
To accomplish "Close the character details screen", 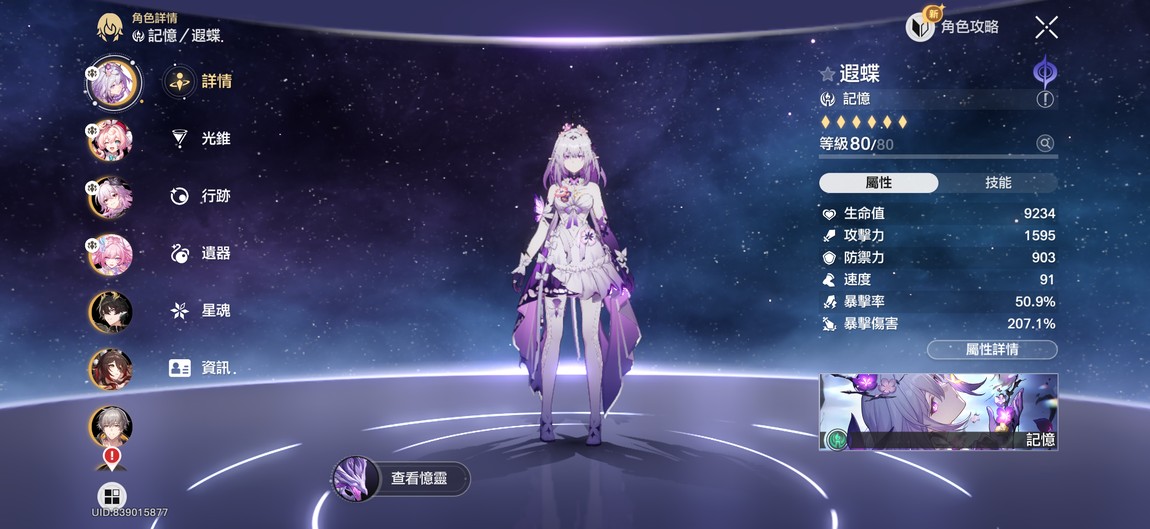I will 1046,27.
